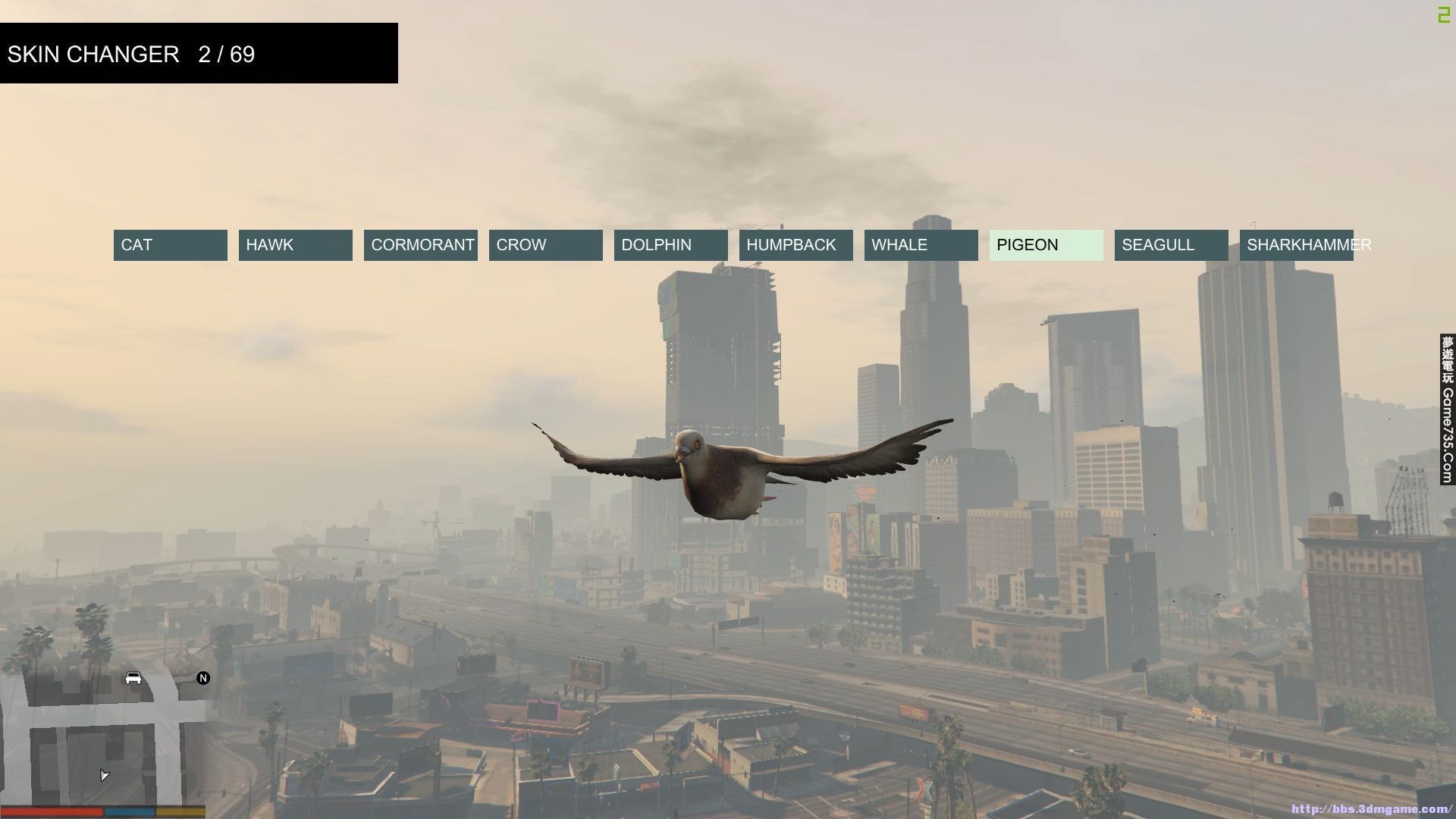
Task: Switch to the CROW skin
Action: tap(546, 245)
